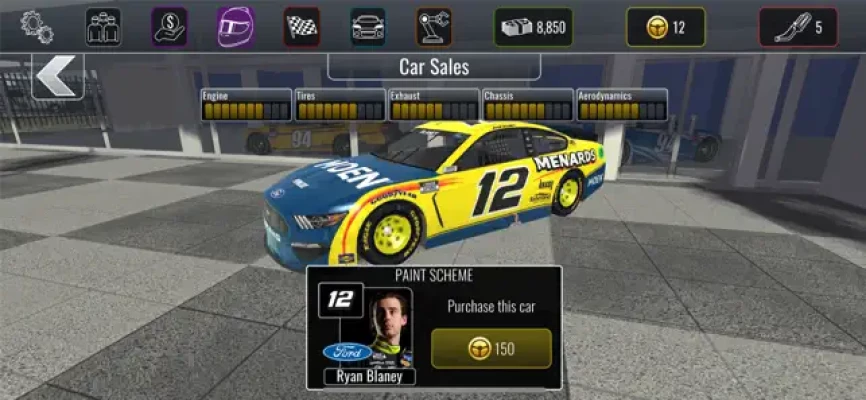Image resolution: width=866 pixels, height=400 pixels.
Task: Open the checkered flag race menu
Action: point(302,27)
